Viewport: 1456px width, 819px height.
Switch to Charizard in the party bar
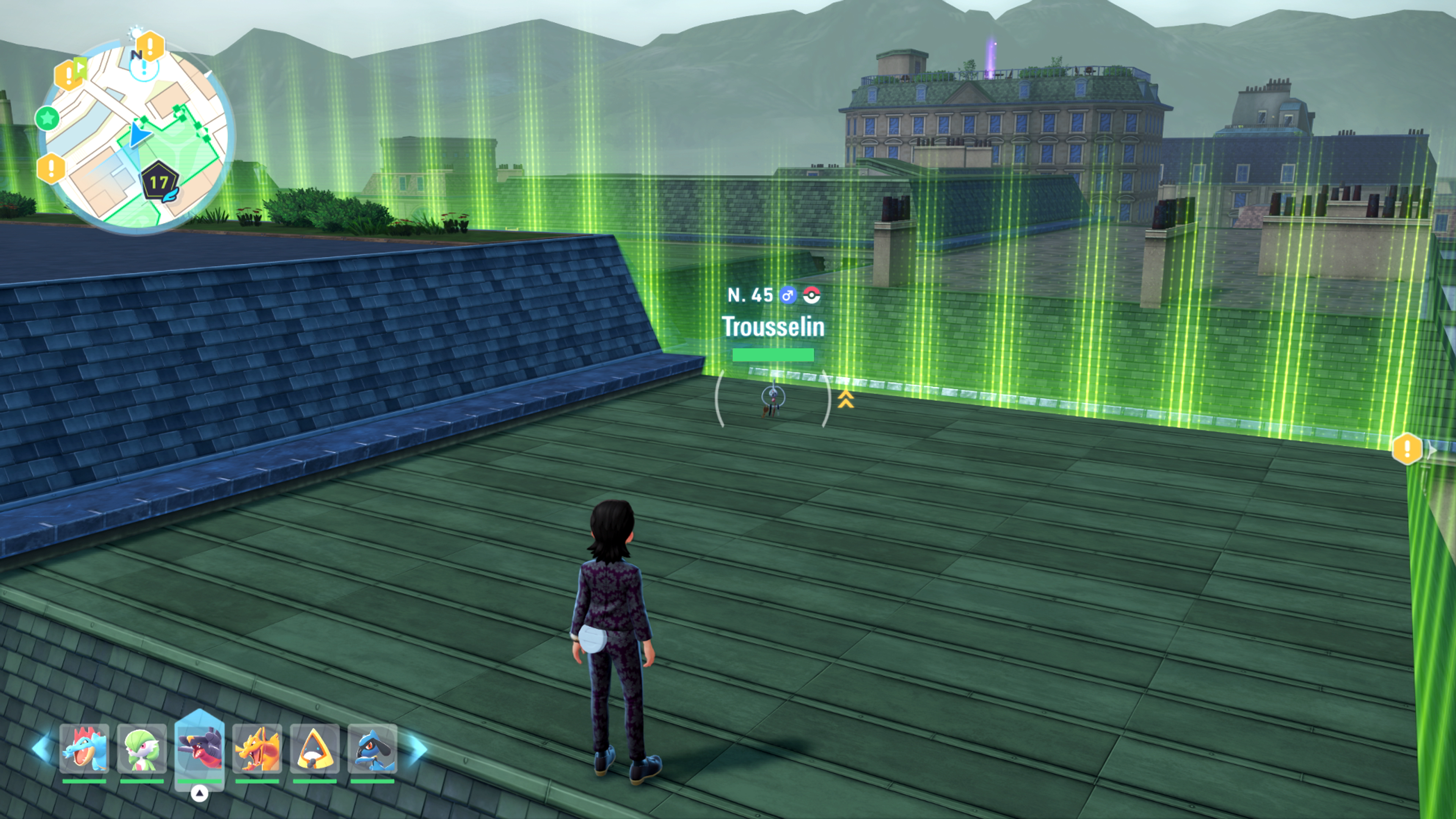tap(257, 748)
